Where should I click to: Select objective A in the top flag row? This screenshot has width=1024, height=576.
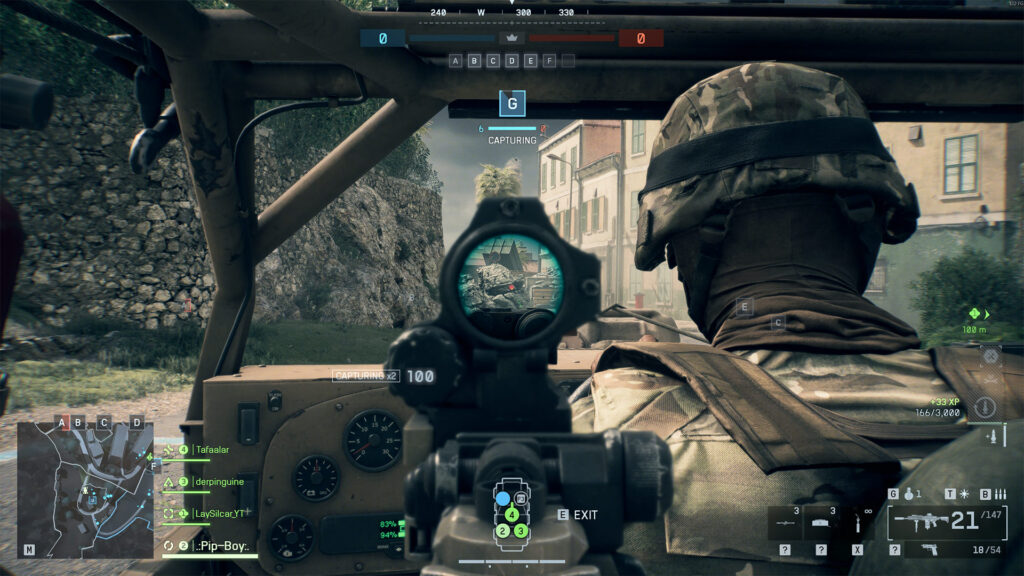coord(456,61)
